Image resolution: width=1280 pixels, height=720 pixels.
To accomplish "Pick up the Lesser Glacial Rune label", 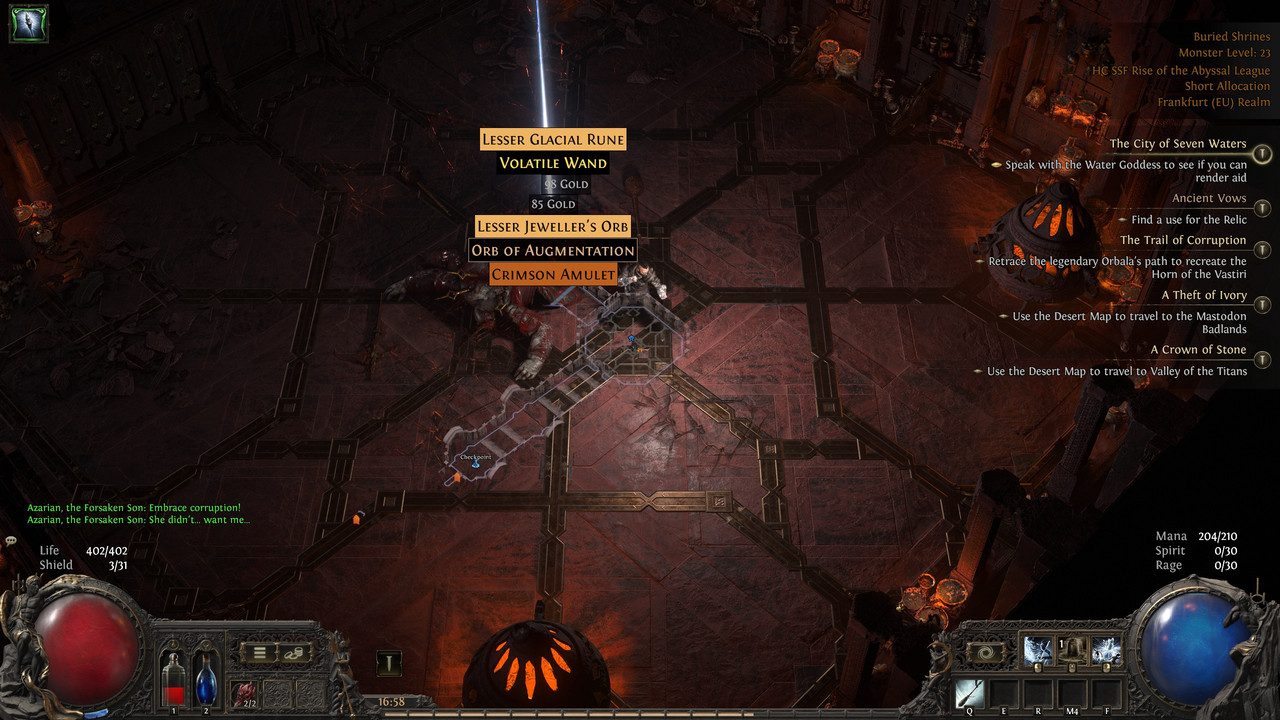I will click(553, 140).
